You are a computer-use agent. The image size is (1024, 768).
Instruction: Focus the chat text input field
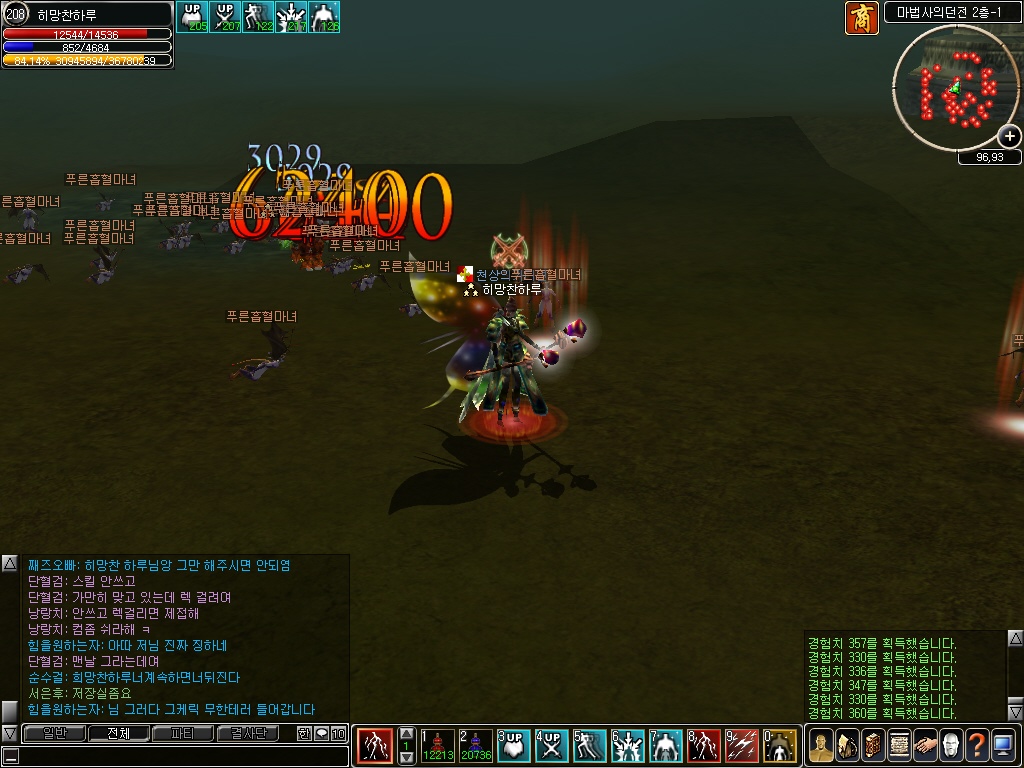pos(180,756)
